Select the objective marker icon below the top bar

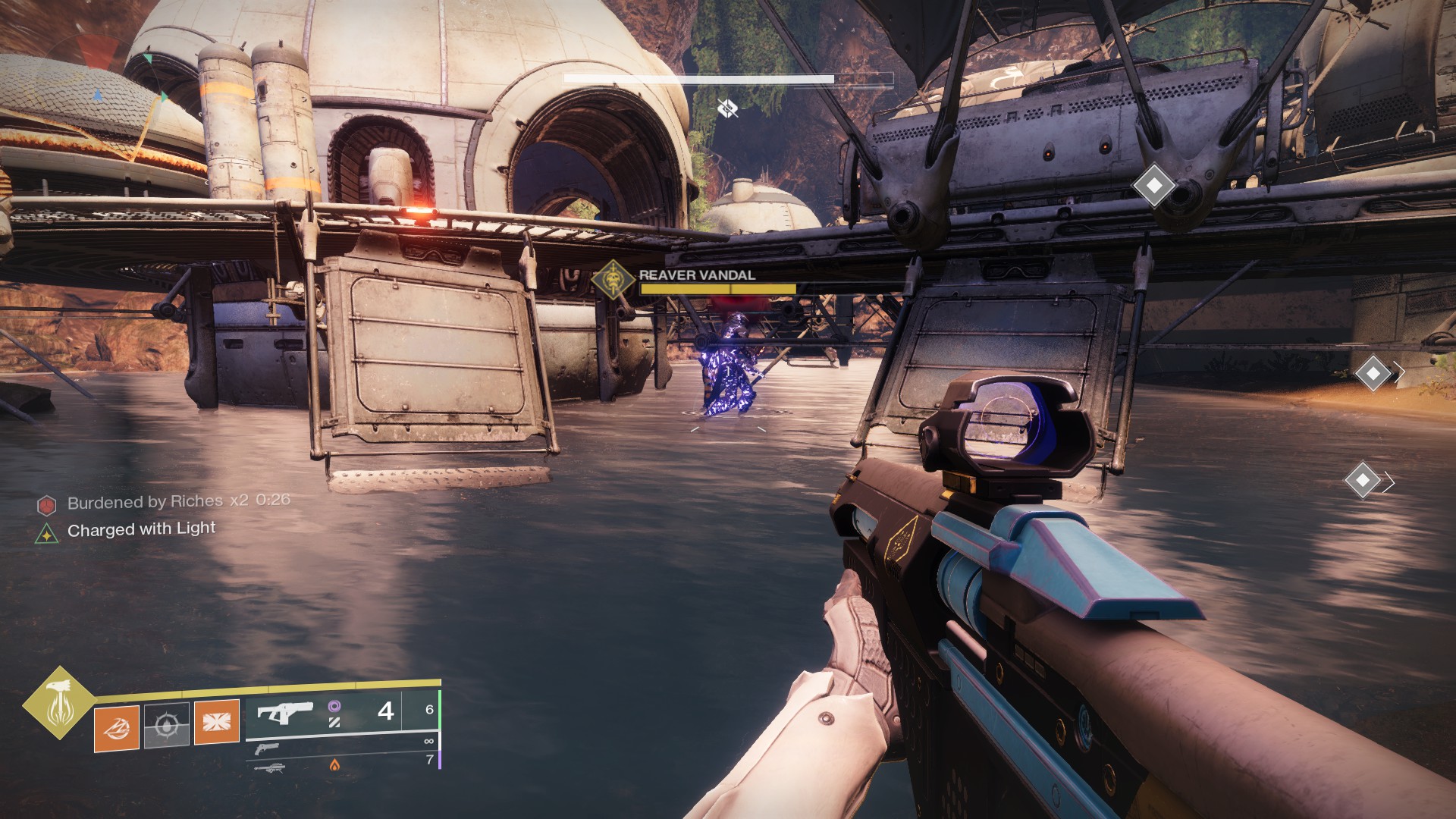(x=727, y=108)
